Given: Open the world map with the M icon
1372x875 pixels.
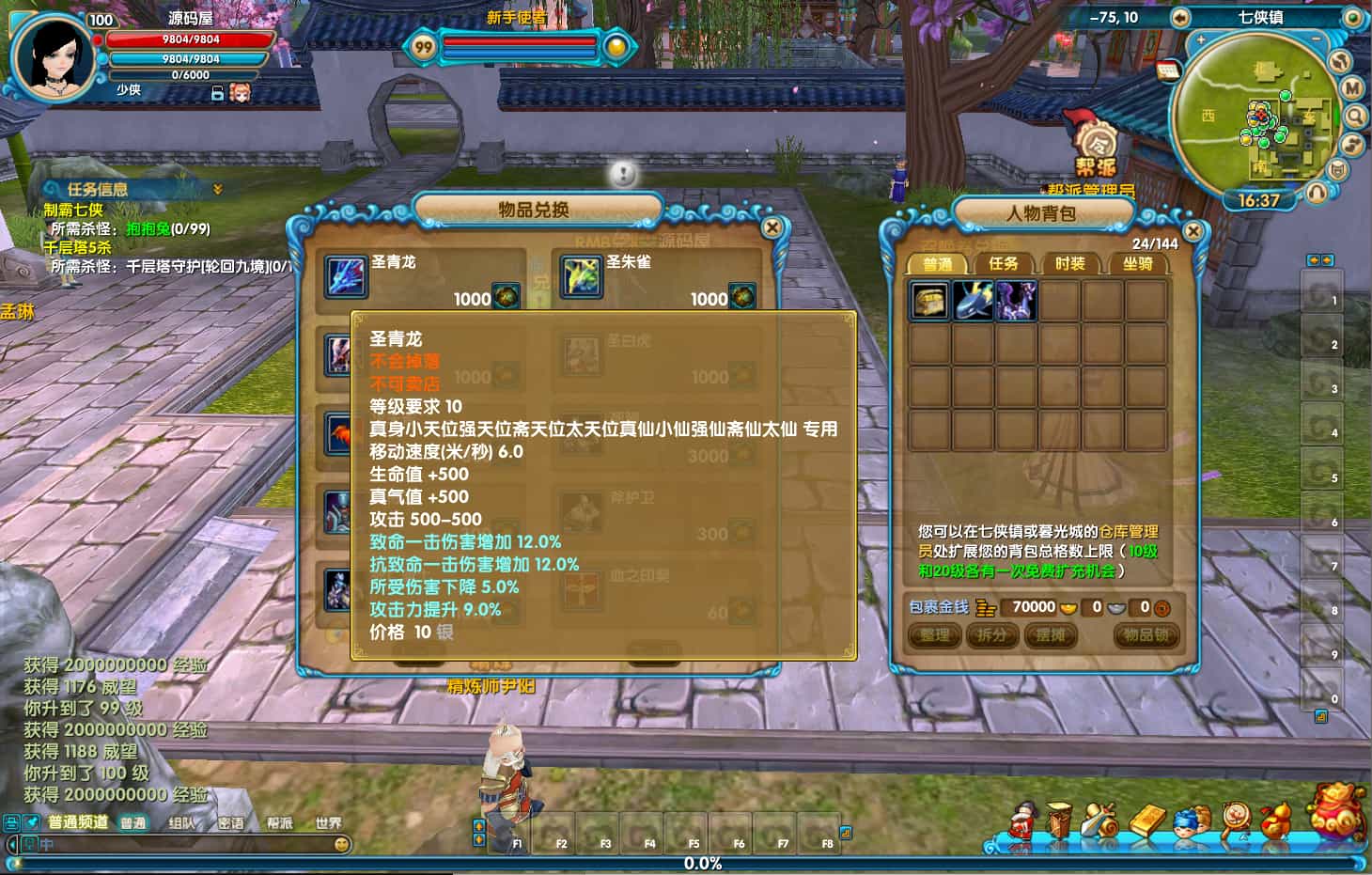Looking at the screenshot, I should tap(1353, 87).
